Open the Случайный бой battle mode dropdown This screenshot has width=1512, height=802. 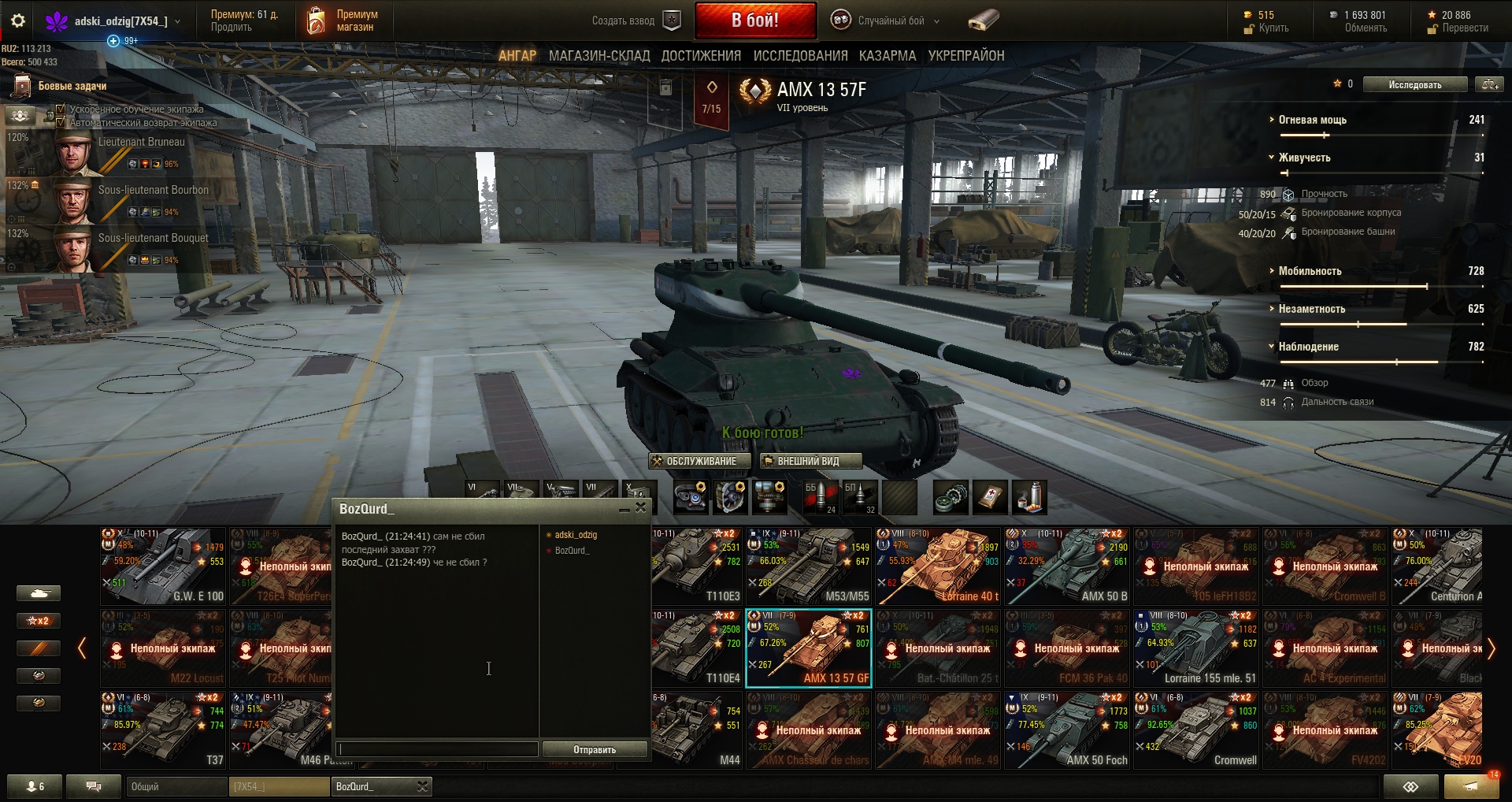(x=891, y=21)
